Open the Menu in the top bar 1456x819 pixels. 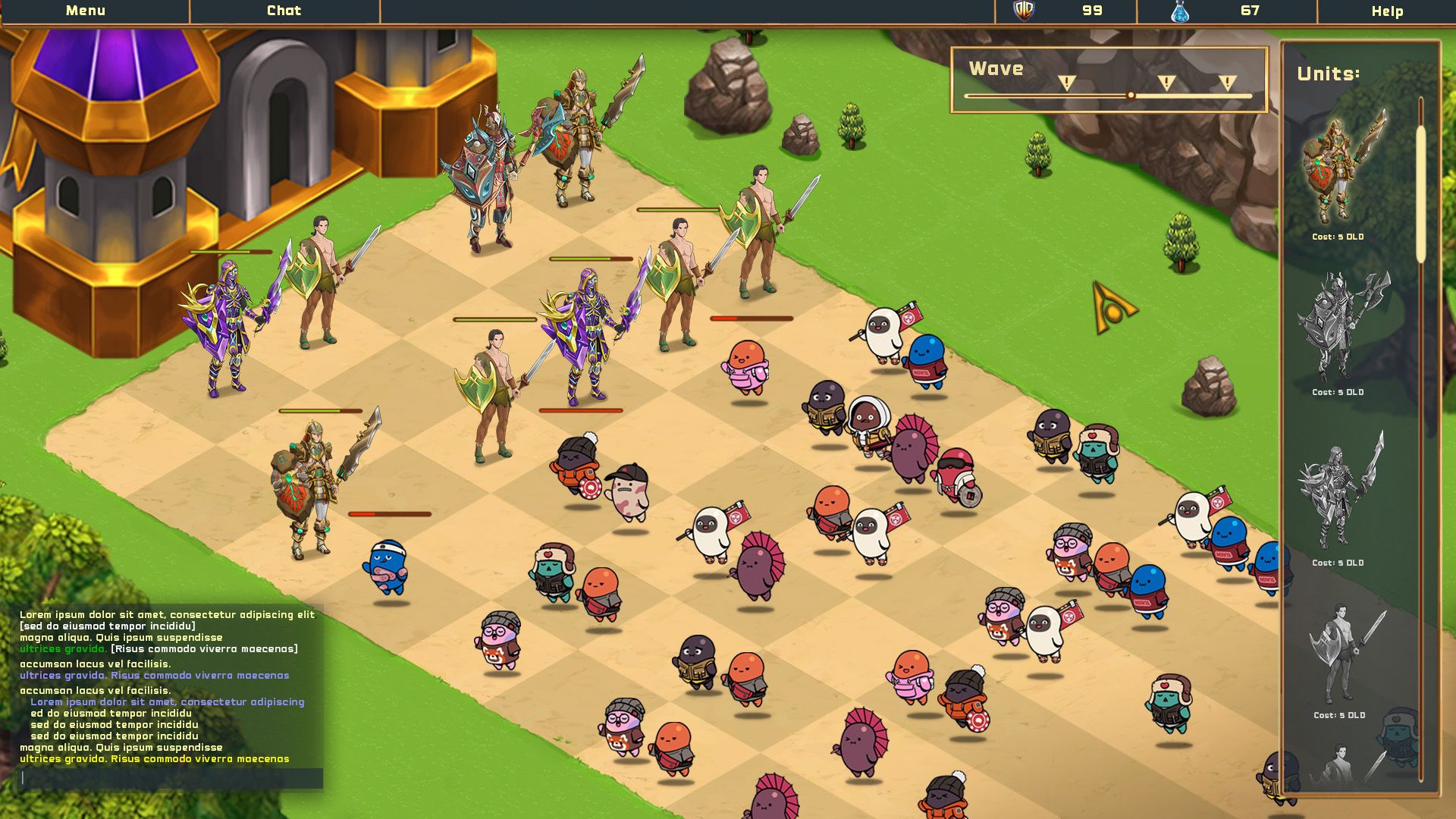tap(86, 11)
